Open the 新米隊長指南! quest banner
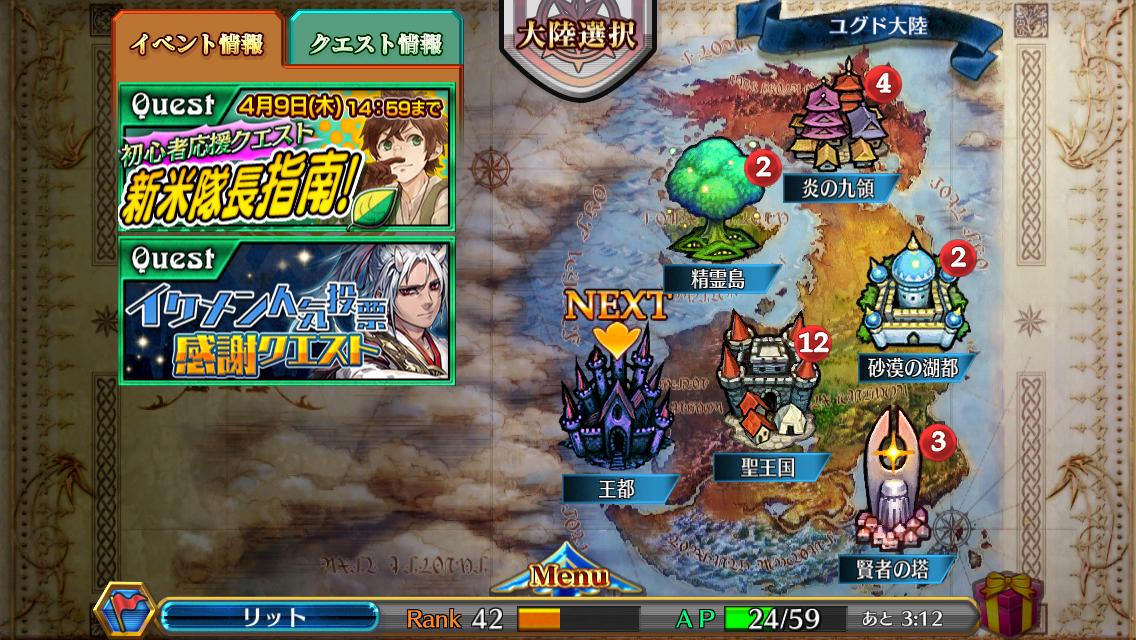Screen dimensions: 1136x640 pos(287,156)
